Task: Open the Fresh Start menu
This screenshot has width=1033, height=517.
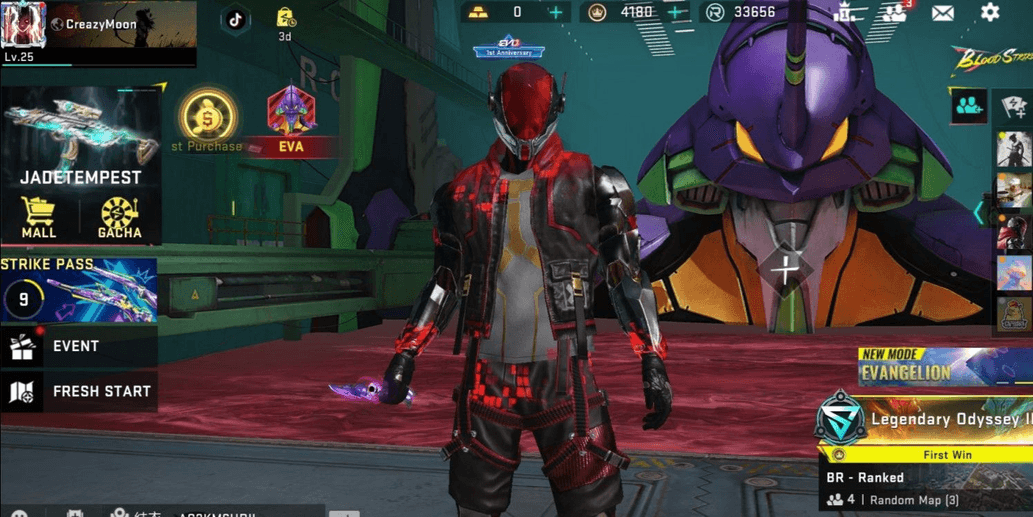Action: click(x=78, y=391)
